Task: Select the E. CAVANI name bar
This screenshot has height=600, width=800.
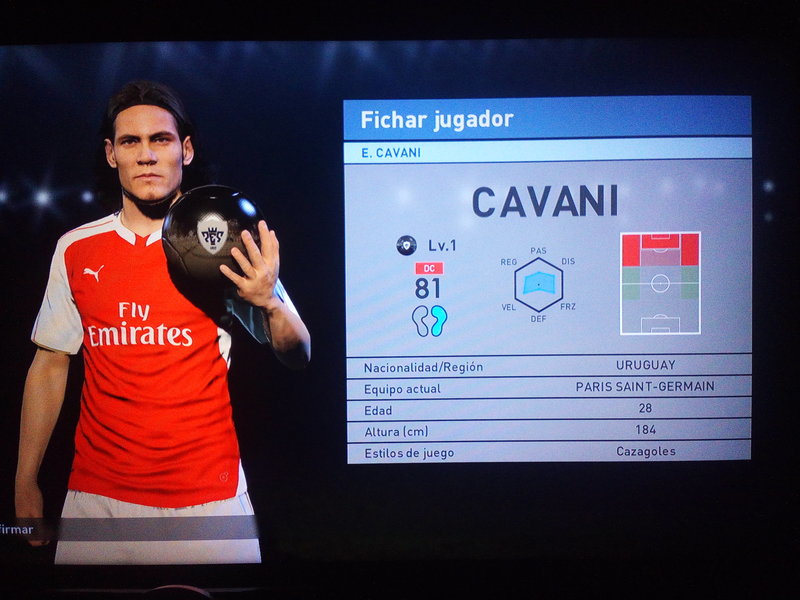Action: [547, 152]
